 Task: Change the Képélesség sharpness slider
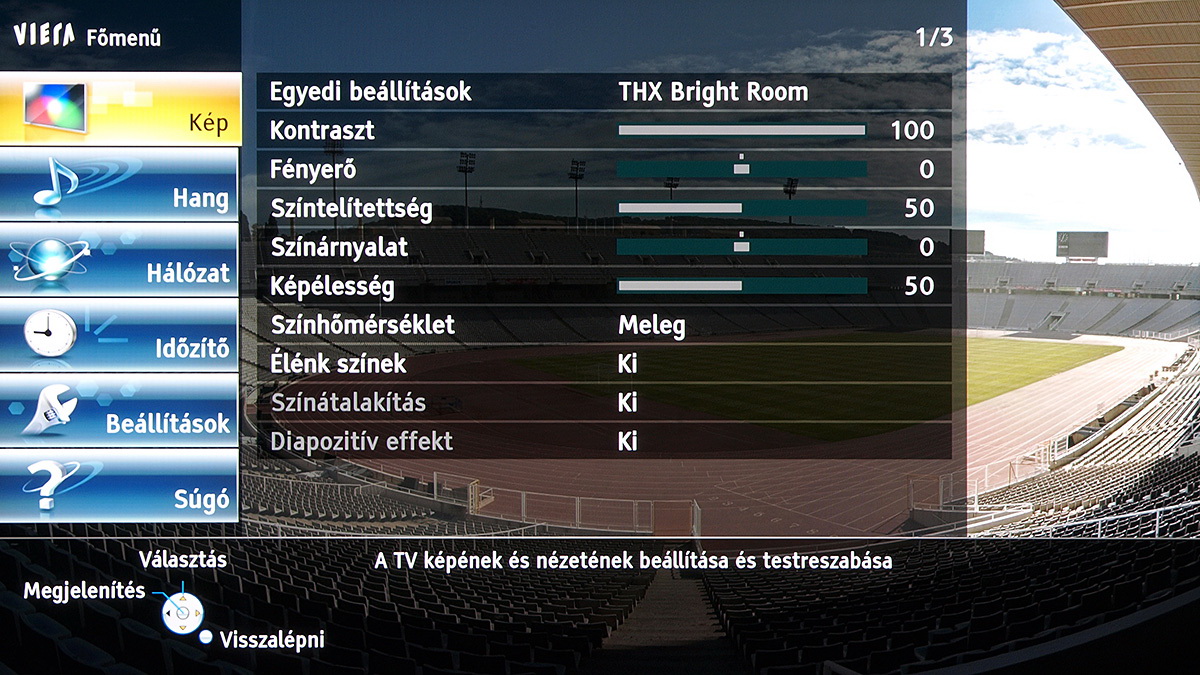(x=741, y=287)
